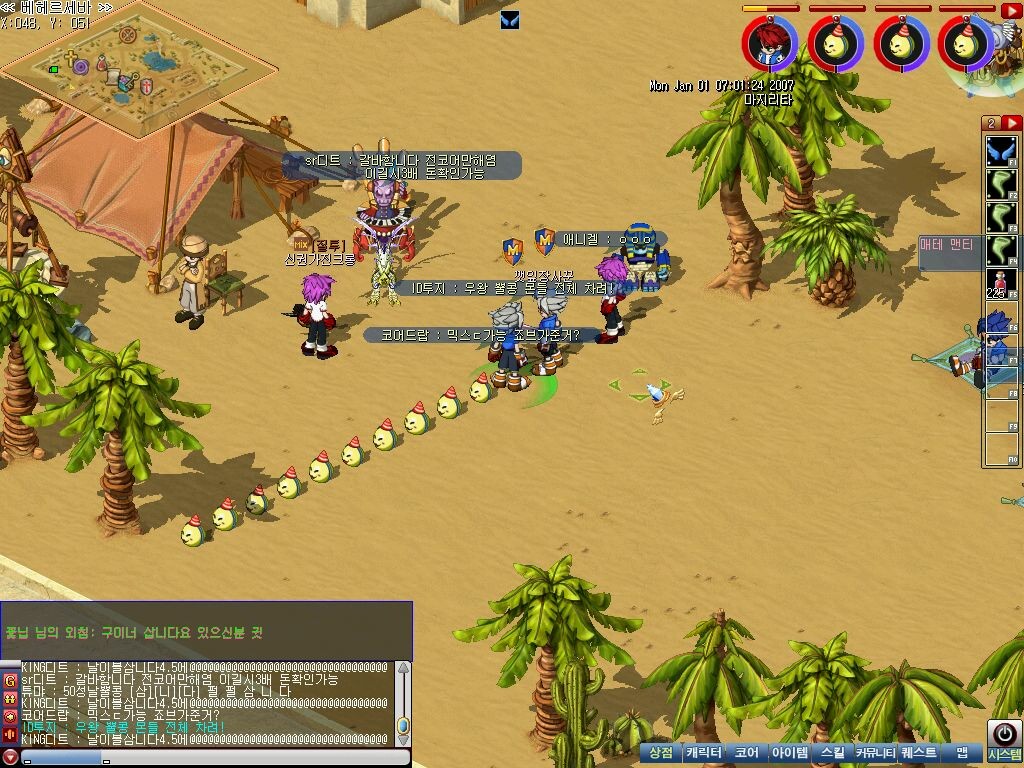Click the red round button beside chat input
The width and height of the screenshot is (1024, 768).
(x=10, y=757)
